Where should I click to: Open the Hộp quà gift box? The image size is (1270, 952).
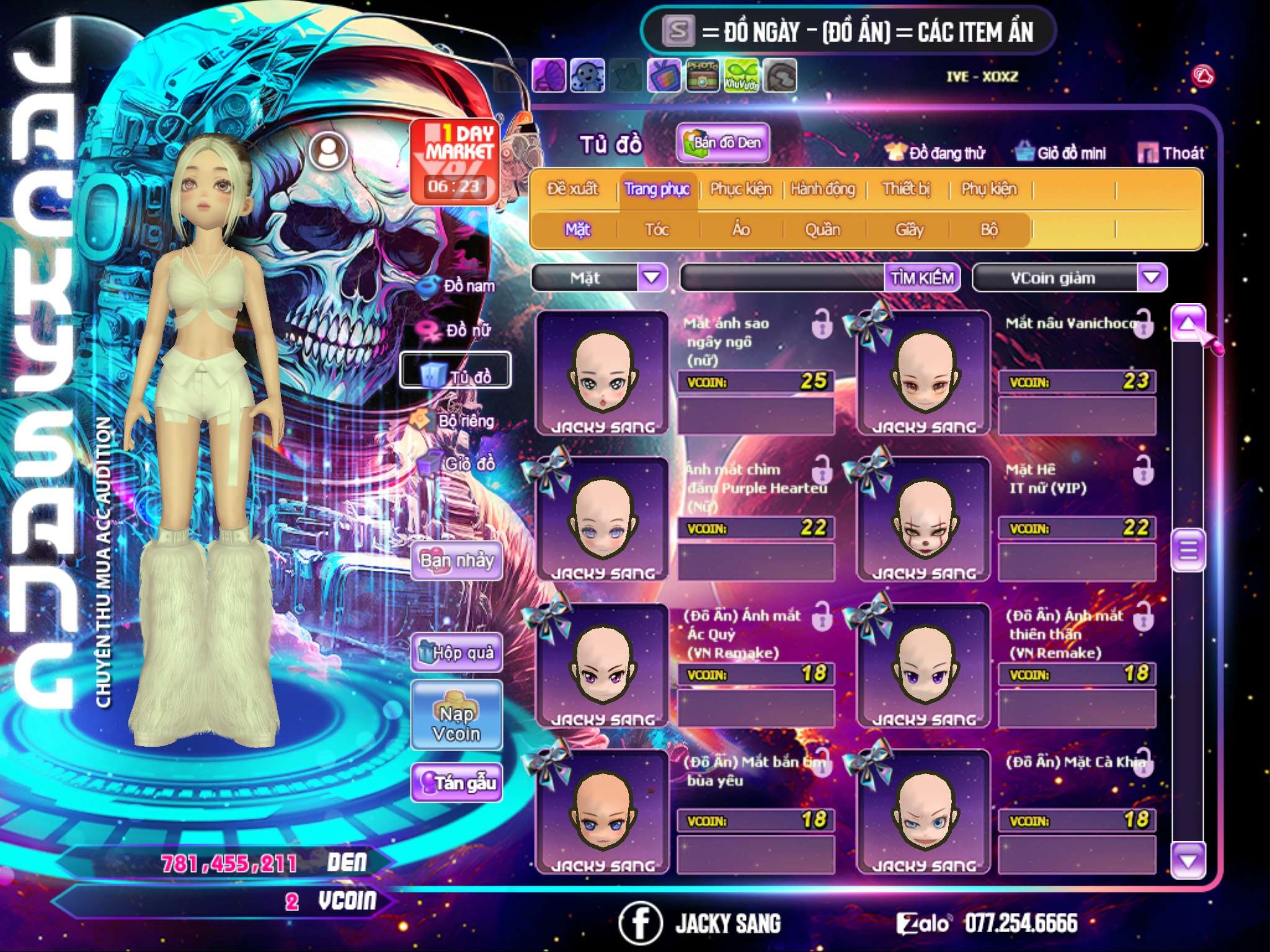click(456, 653)
